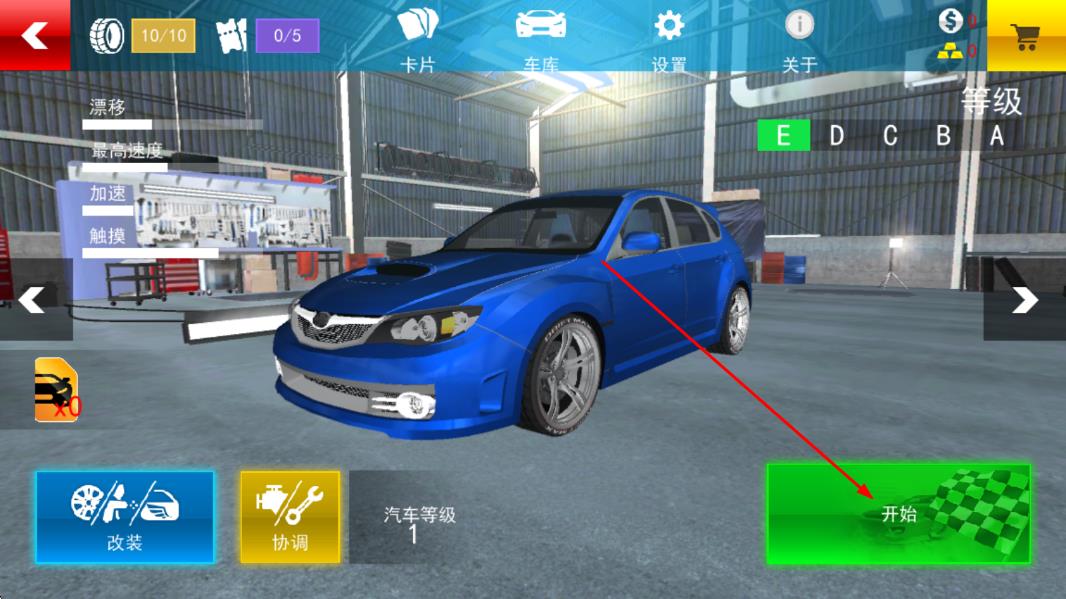Start the race with 开始
The image size is (1066, 599).
click(x=898, y=513)
